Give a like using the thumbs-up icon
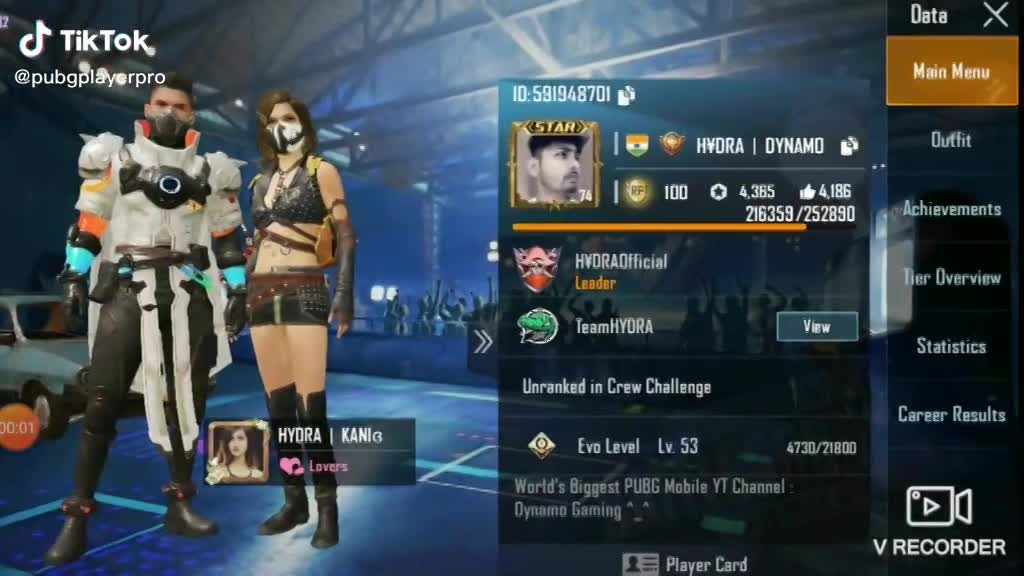Image resolution: width=1024 pixels, height=576 pixels. point(808,192)
